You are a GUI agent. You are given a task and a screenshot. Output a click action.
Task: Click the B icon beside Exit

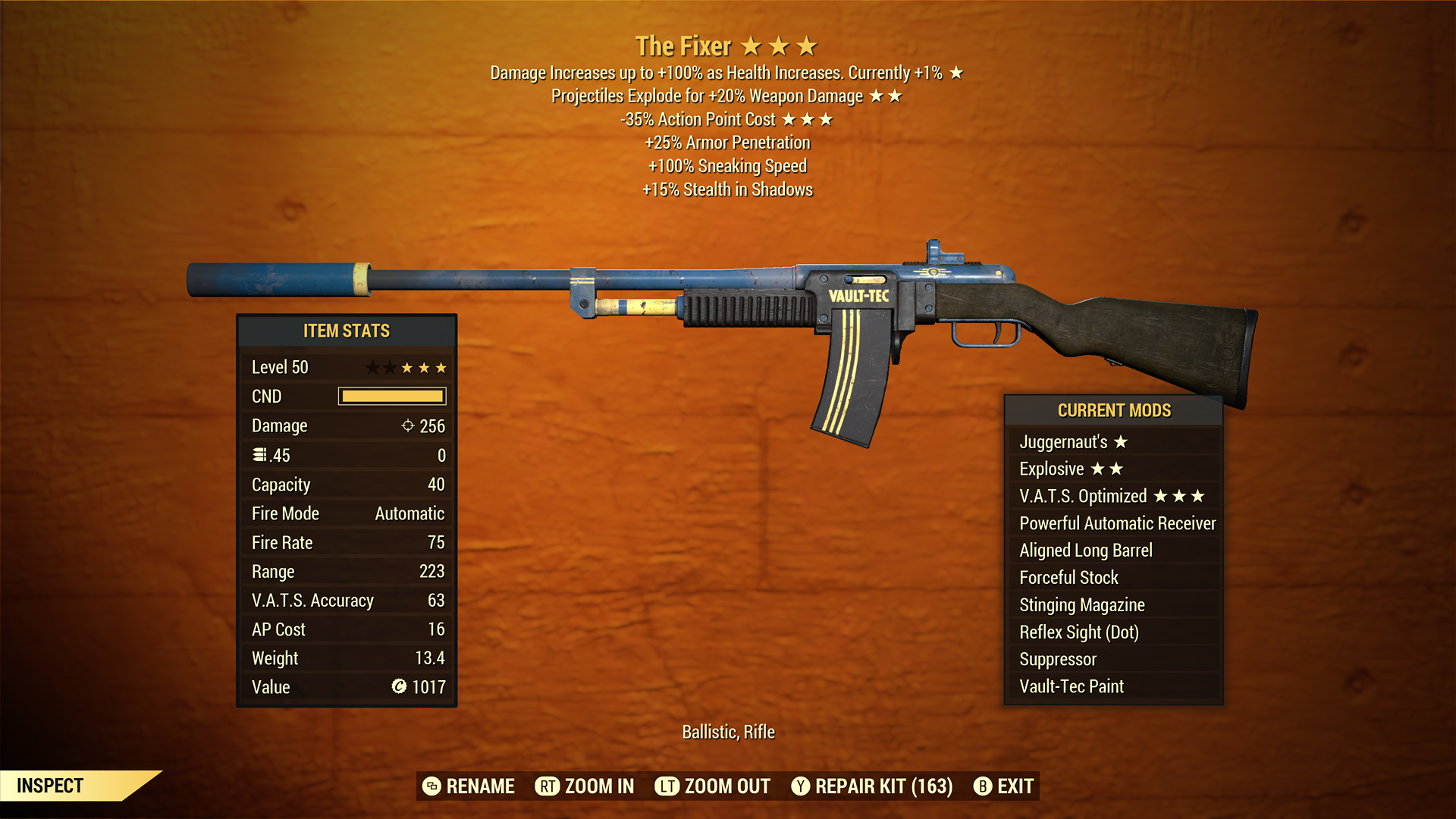[983, 786]
